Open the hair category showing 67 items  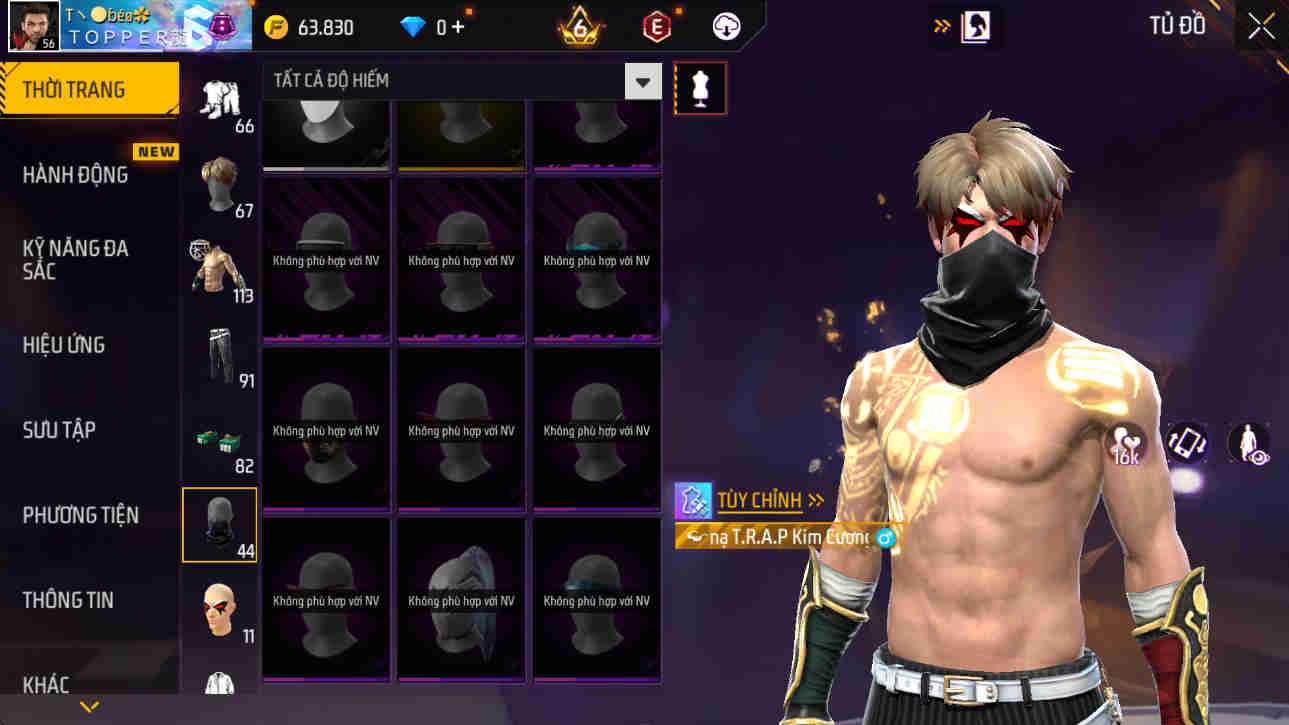click(220, 185)
